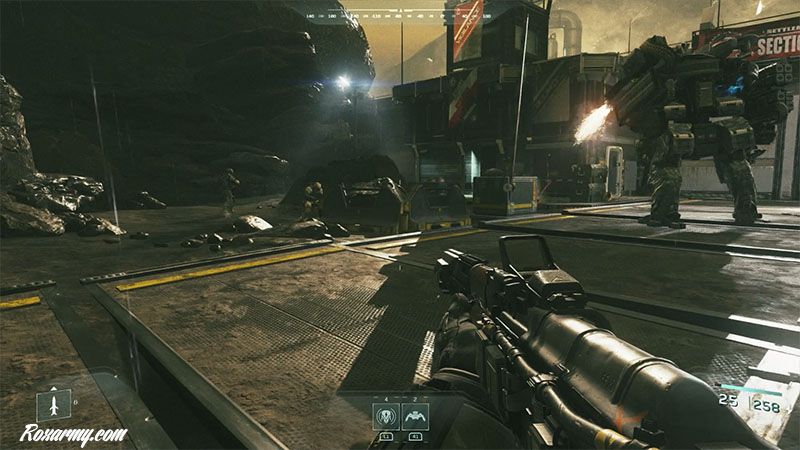Use the seeker spider bot slot
The image size is (800, 450).
[415, 417]
